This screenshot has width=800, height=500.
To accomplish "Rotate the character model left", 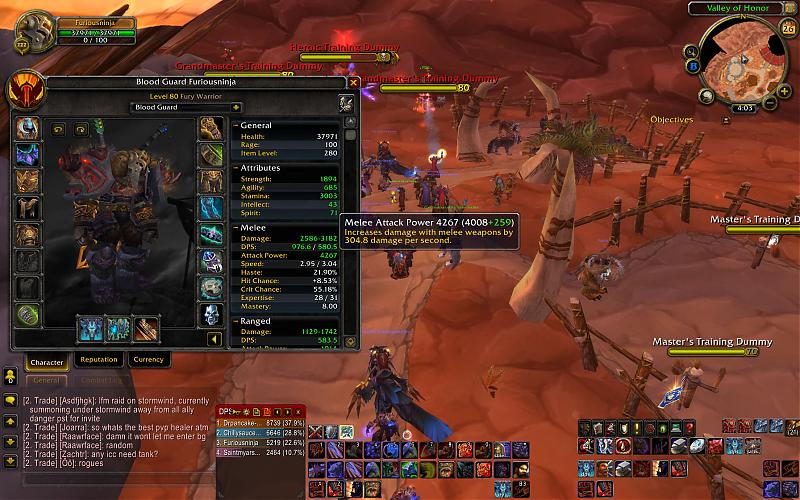I will pos(56,129).
